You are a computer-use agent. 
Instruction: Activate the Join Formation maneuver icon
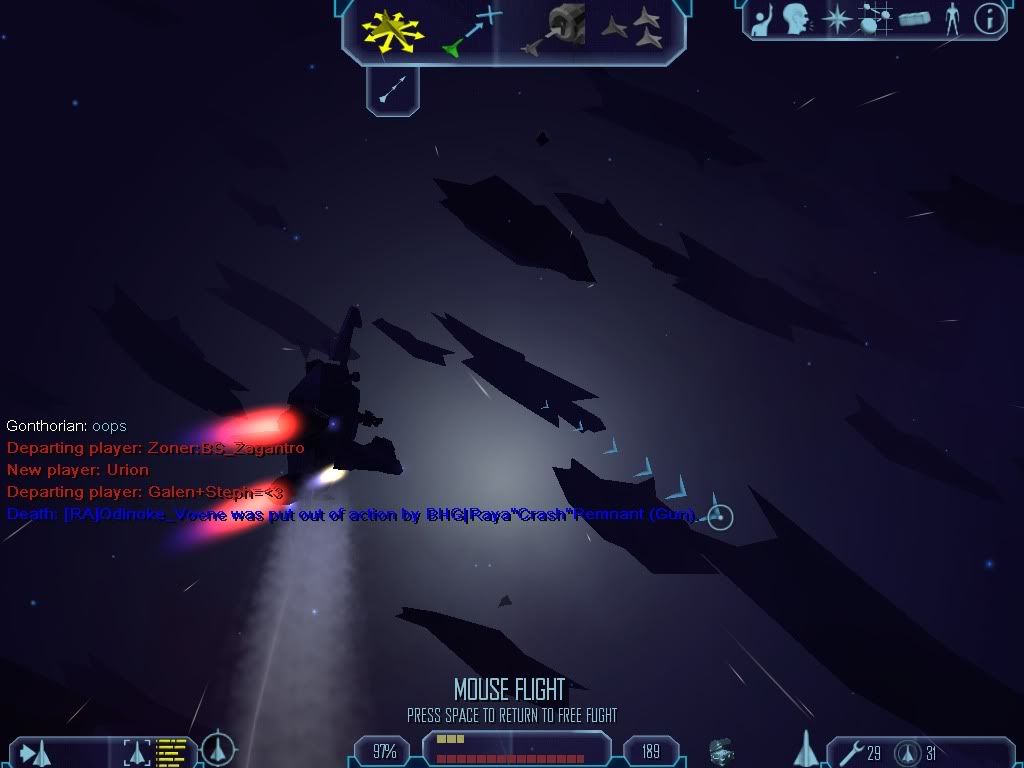point(632,29)
